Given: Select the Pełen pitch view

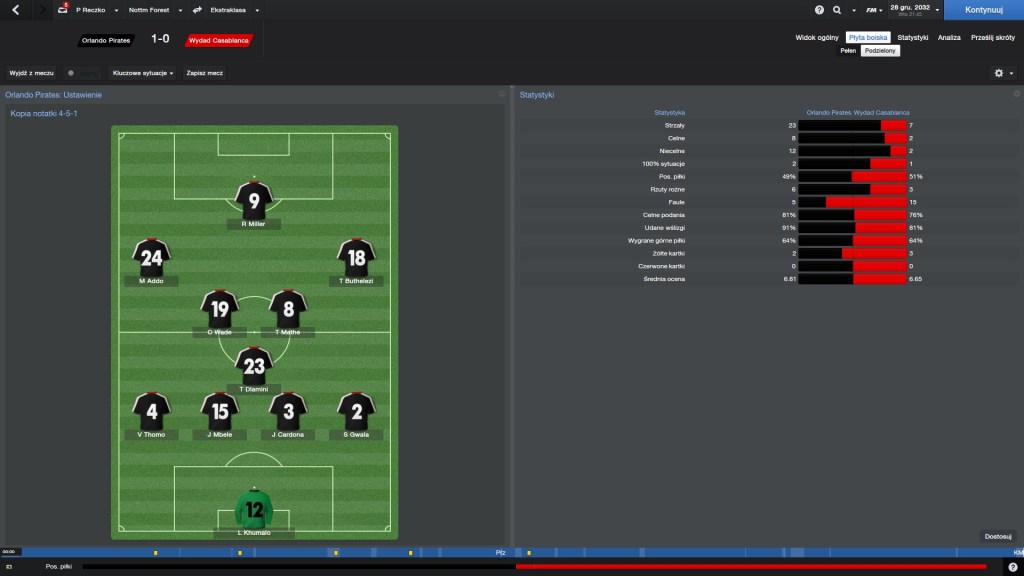Looking at the screenshot, I should pos(848,50).
